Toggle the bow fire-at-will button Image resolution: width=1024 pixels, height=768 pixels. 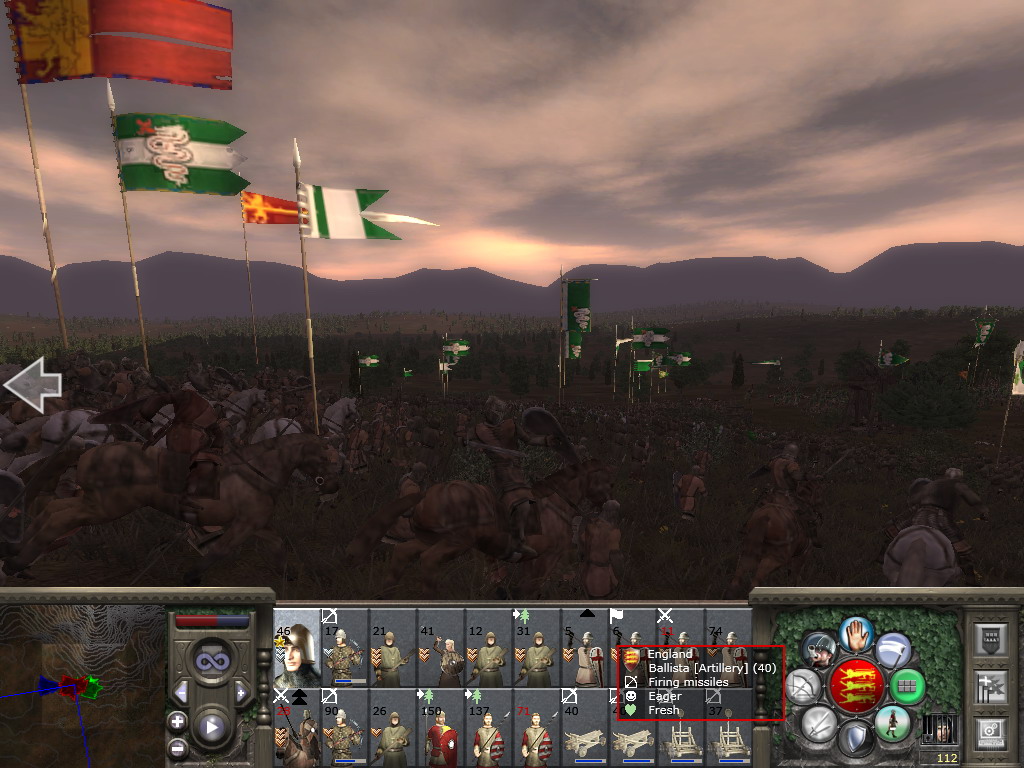(804, 686)
